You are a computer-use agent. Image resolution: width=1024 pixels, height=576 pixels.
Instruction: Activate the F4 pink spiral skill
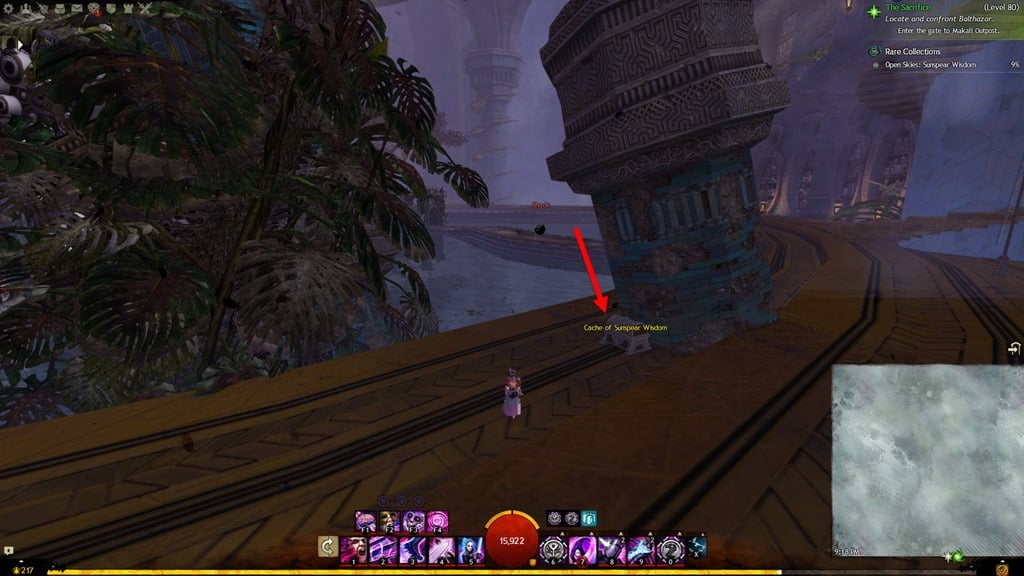pos(439,520)
